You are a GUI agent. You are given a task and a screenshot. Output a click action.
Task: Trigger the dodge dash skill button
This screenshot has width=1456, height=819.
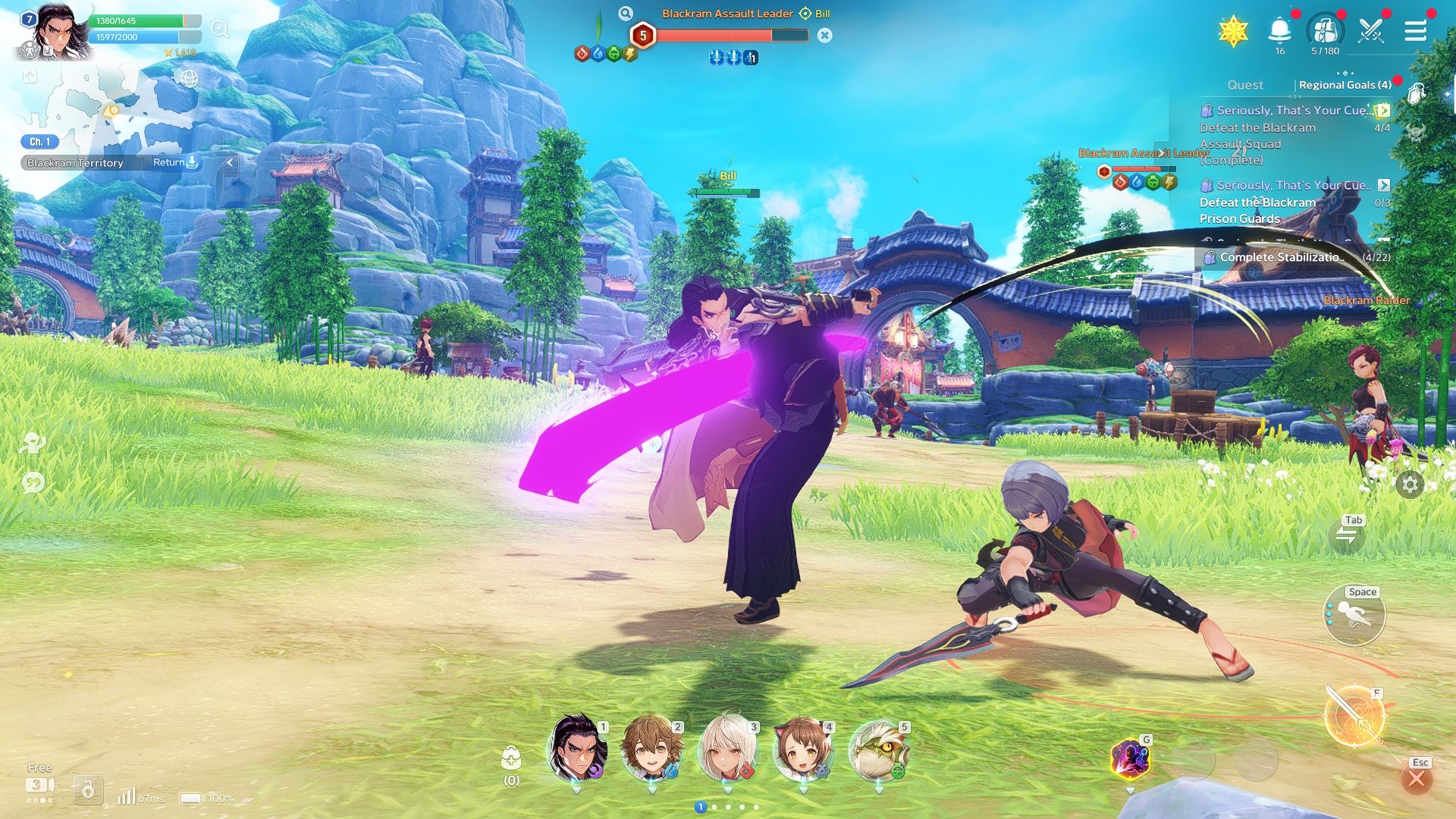(x=1354, y=615)
